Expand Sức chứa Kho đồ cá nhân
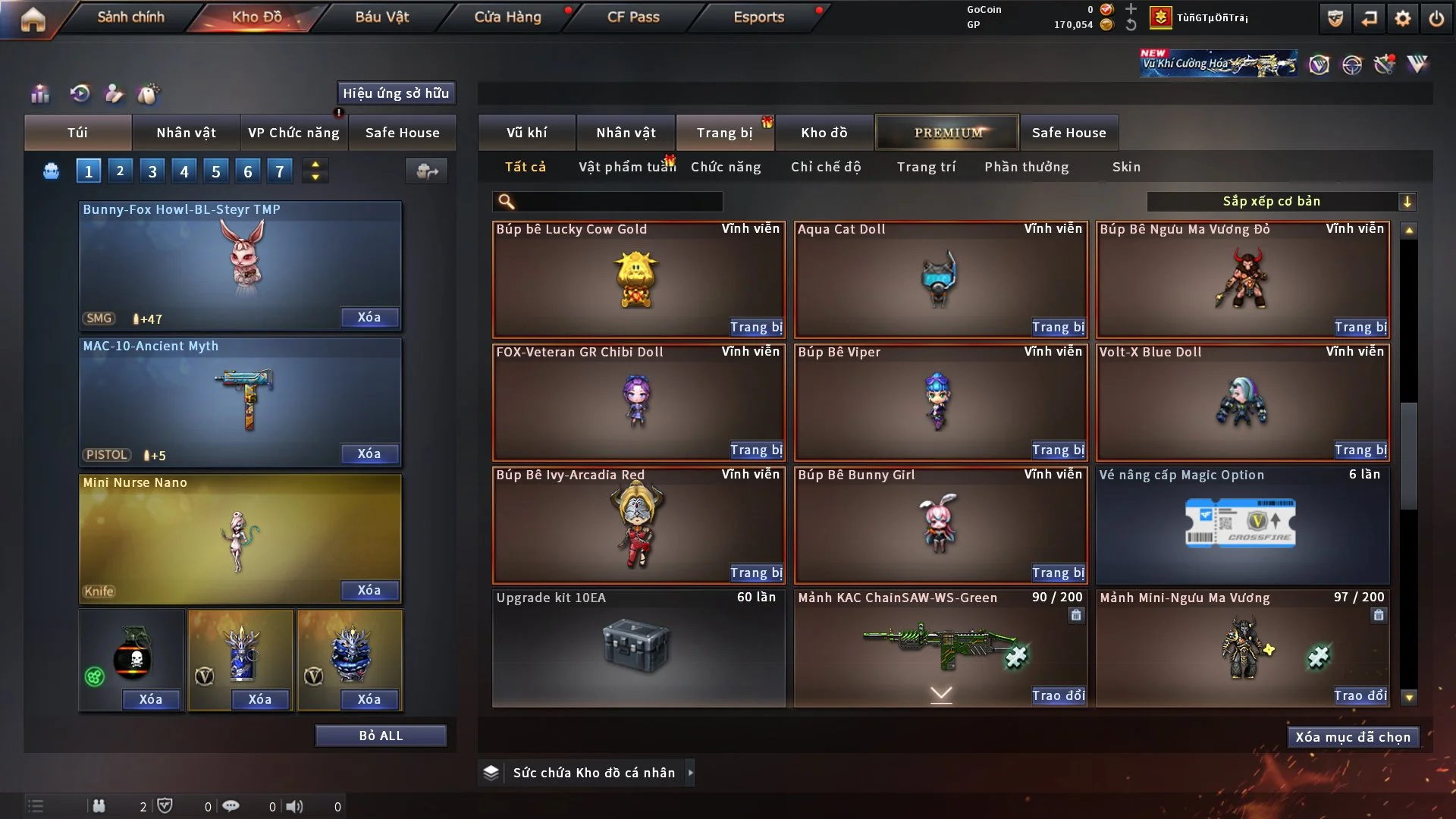 click(x=690, y=773)
